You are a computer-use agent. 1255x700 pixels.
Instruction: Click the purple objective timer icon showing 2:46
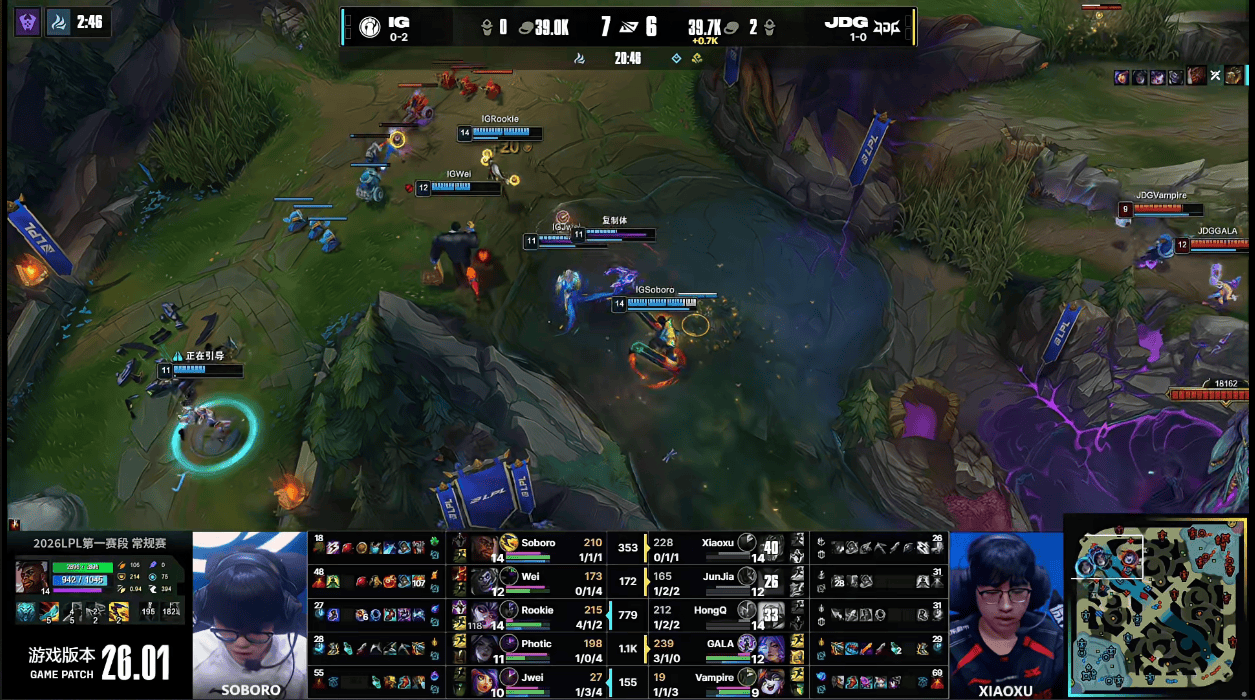pyautogui.click(x=27, y=21)
